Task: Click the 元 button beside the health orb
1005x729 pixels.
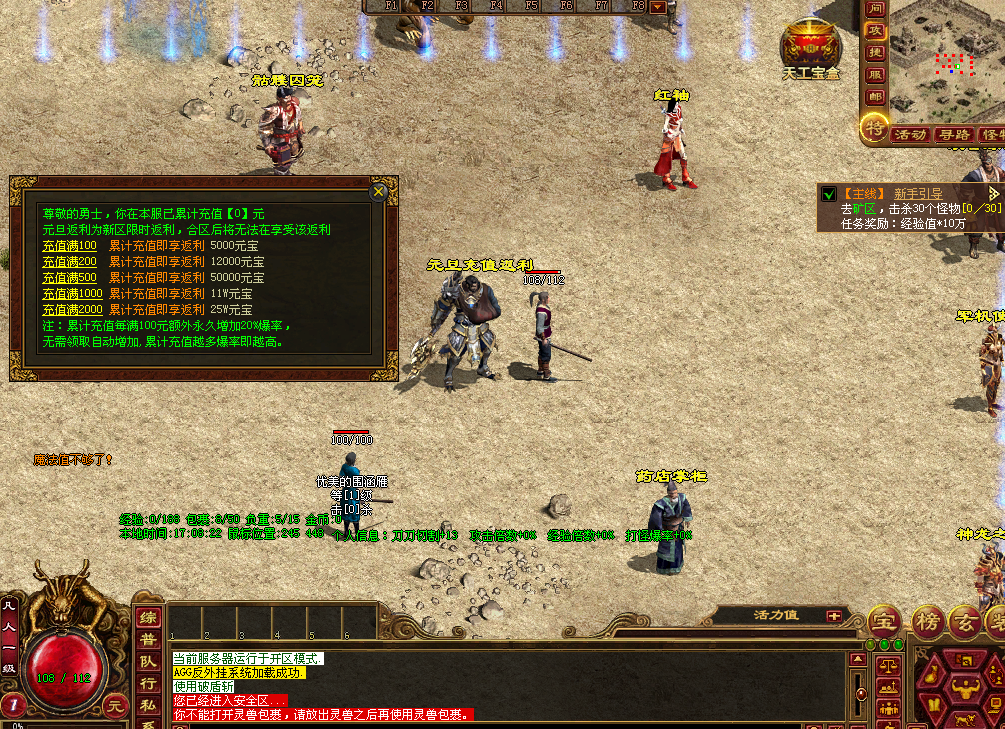Action: click(x=117, y=705)
